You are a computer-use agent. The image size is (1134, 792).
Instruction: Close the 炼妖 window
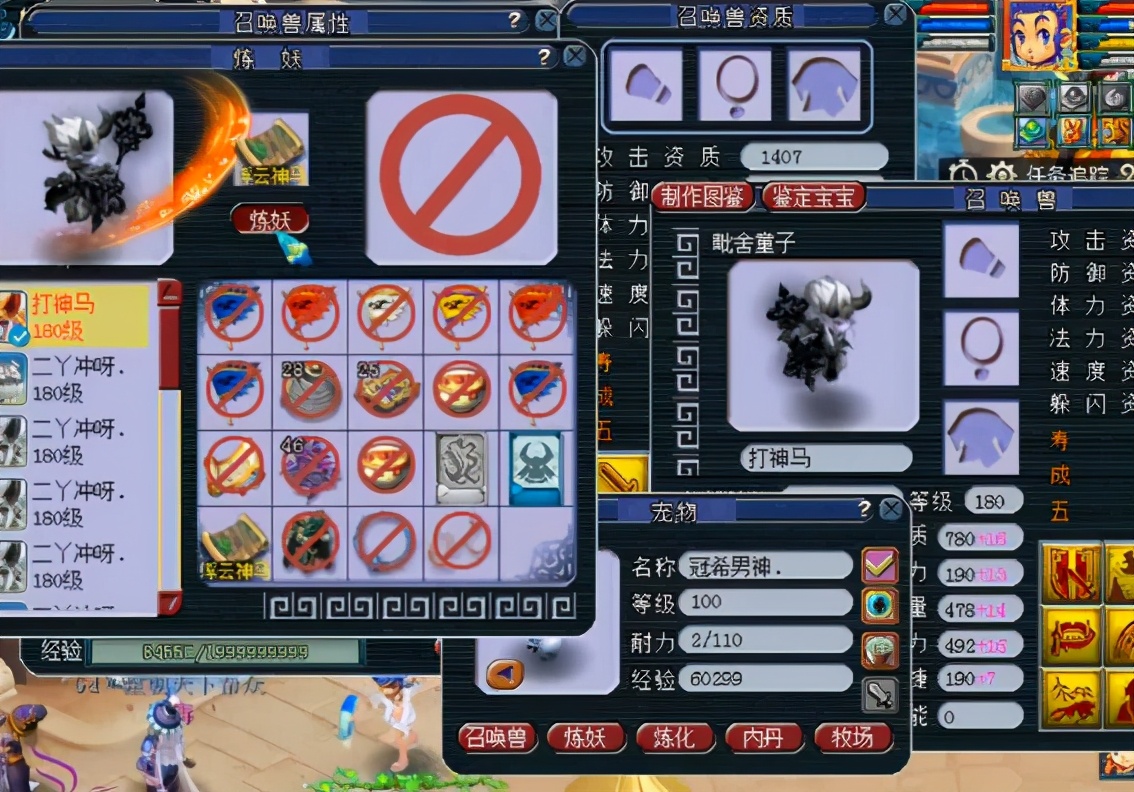pos(574,57)
